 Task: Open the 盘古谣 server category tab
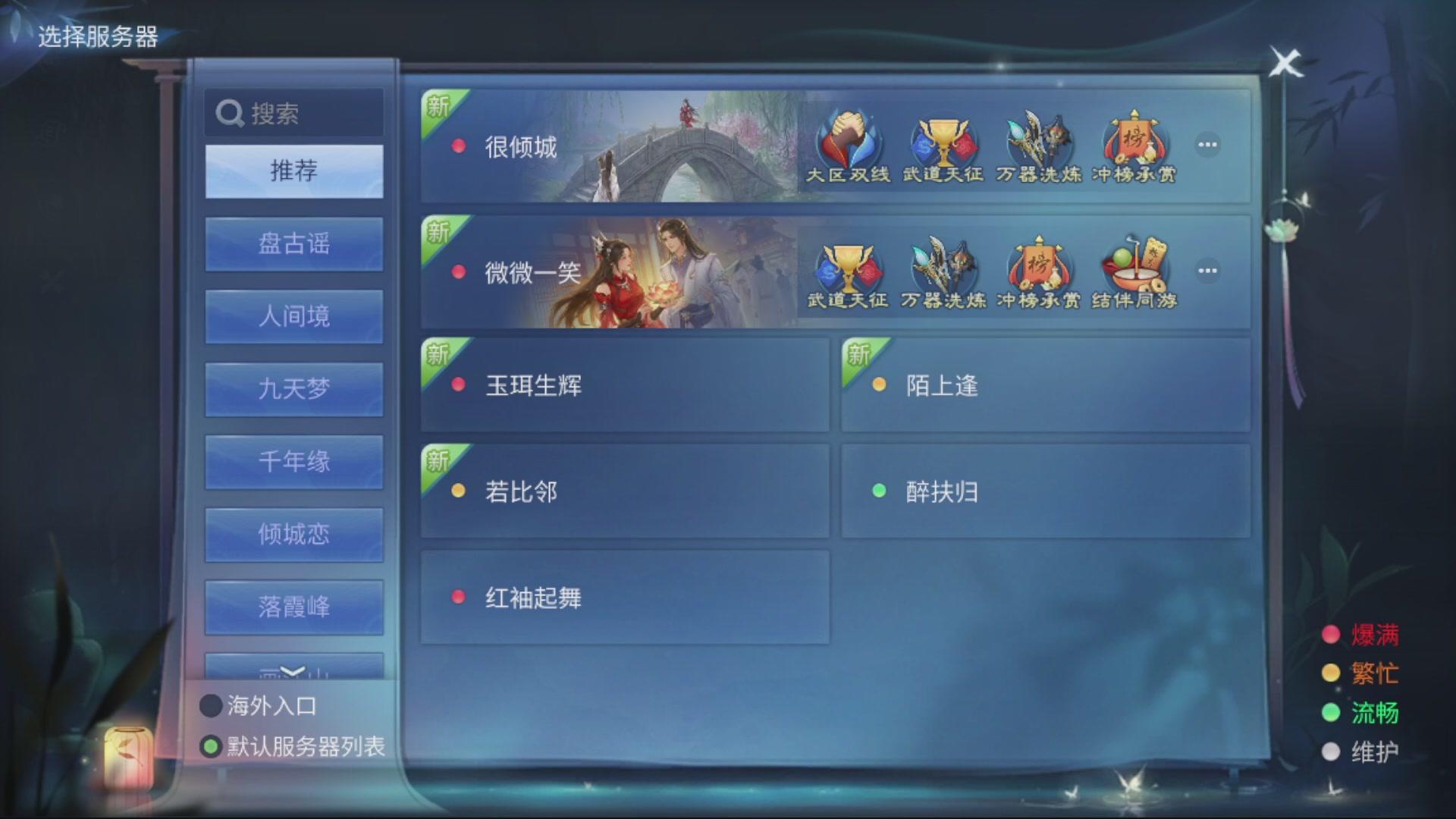point(293,244)
